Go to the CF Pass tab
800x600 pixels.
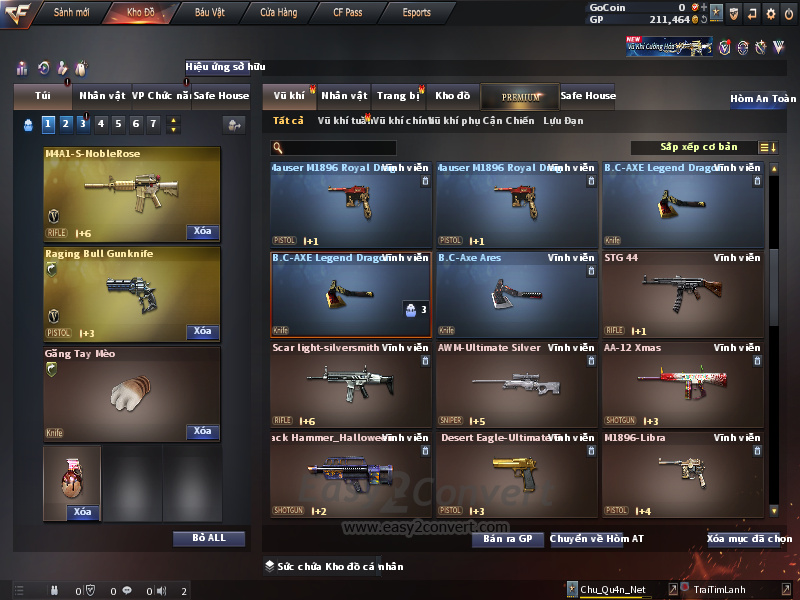click(350, 13)
